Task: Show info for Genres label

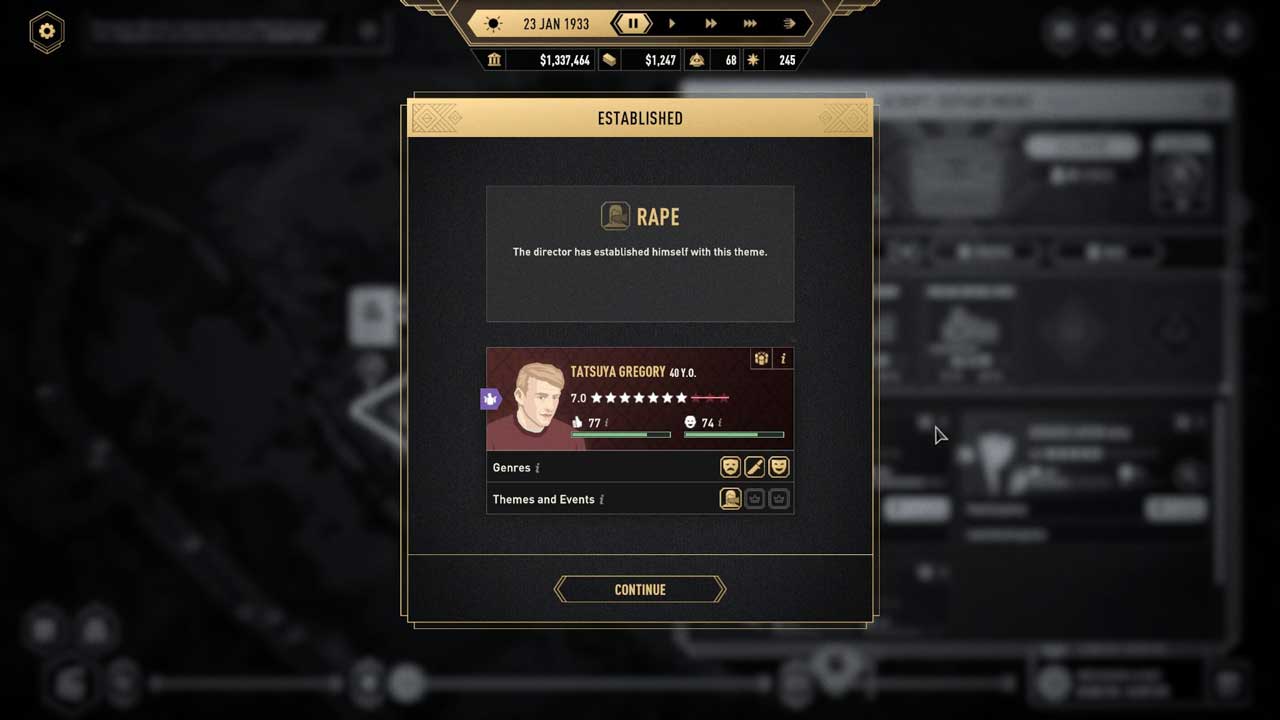Action: (538, 468)
